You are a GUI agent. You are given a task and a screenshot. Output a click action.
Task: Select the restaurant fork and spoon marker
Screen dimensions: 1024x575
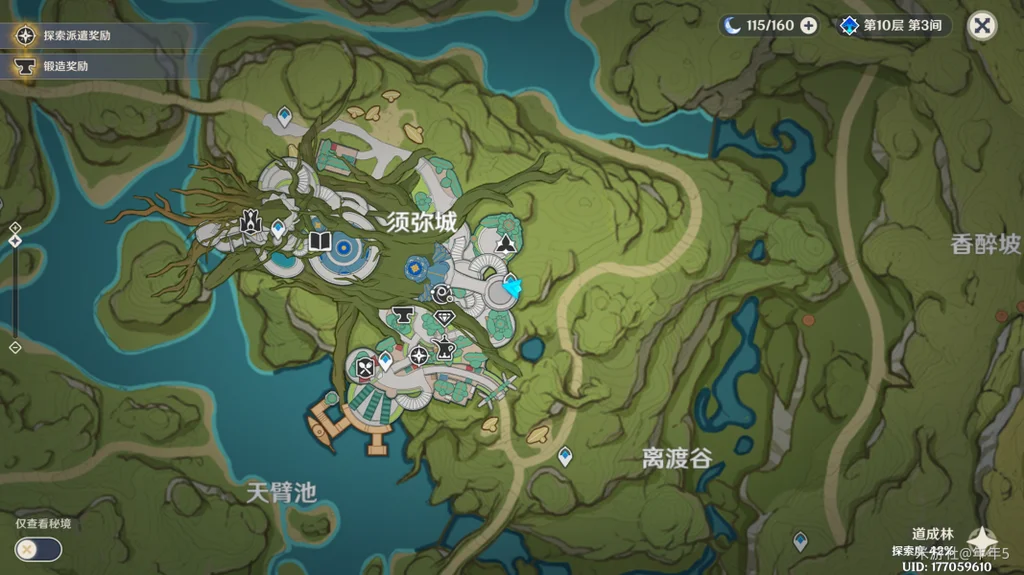click(x=364, y=368)
